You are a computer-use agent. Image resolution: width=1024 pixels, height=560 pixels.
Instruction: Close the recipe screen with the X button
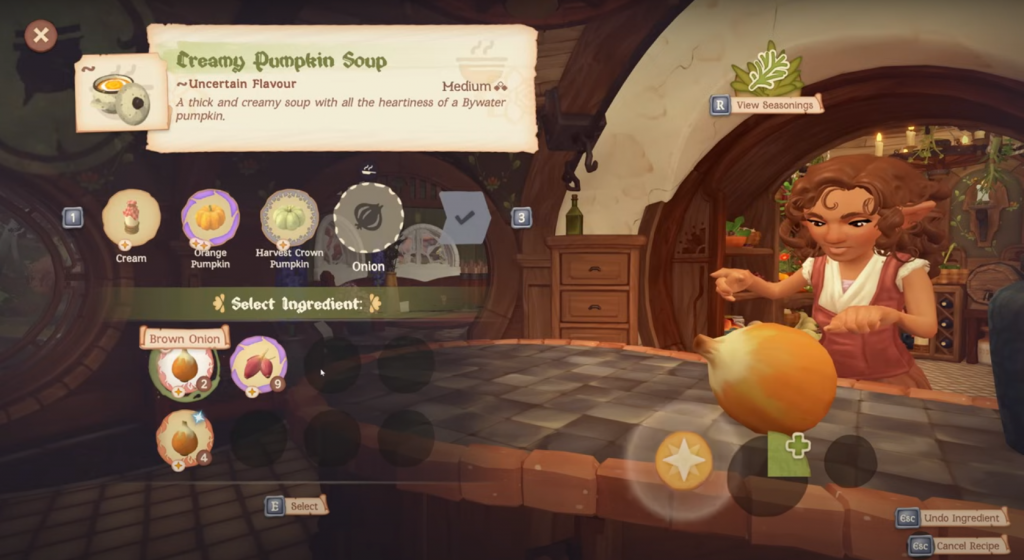coord(40,37)
